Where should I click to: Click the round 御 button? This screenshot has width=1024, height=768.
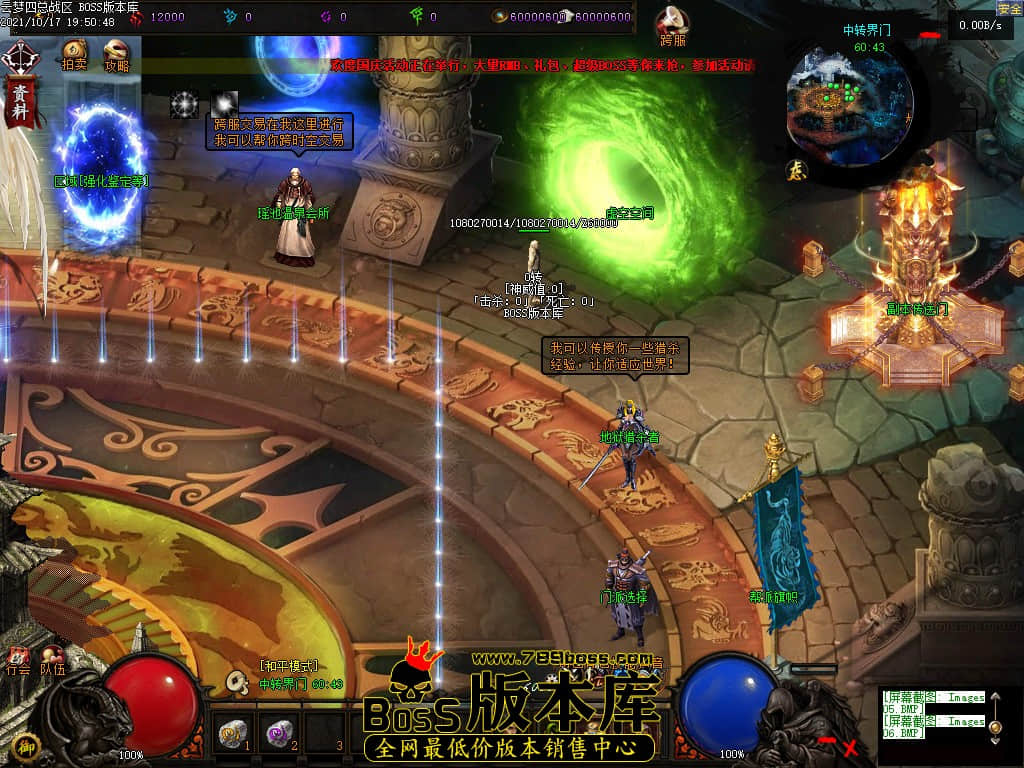click(28, 745)
